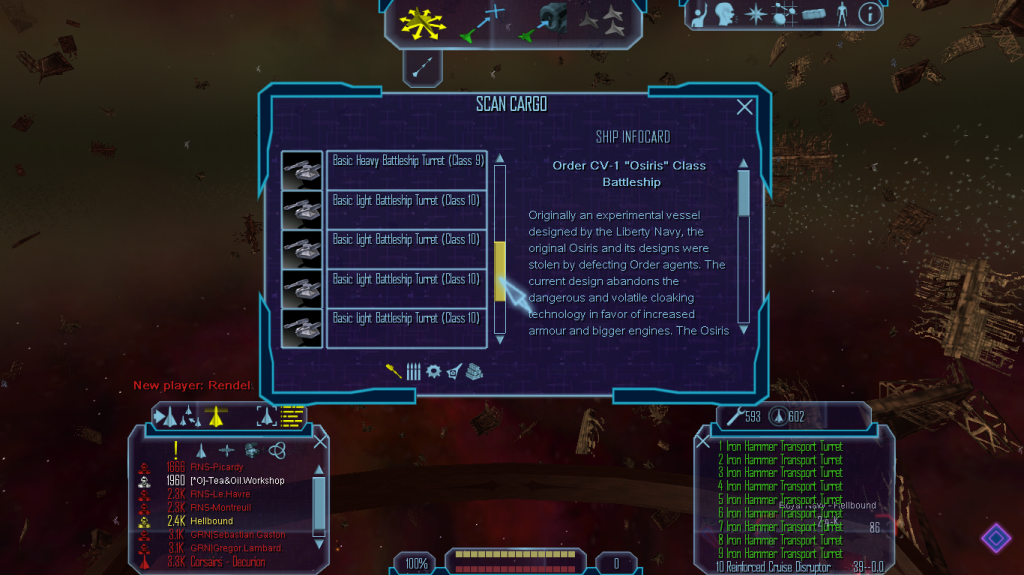This screenshot has height=575, width=1024.
Task: Show commodities filter with the stacked crates icon
Action: (x=474, y=371)
